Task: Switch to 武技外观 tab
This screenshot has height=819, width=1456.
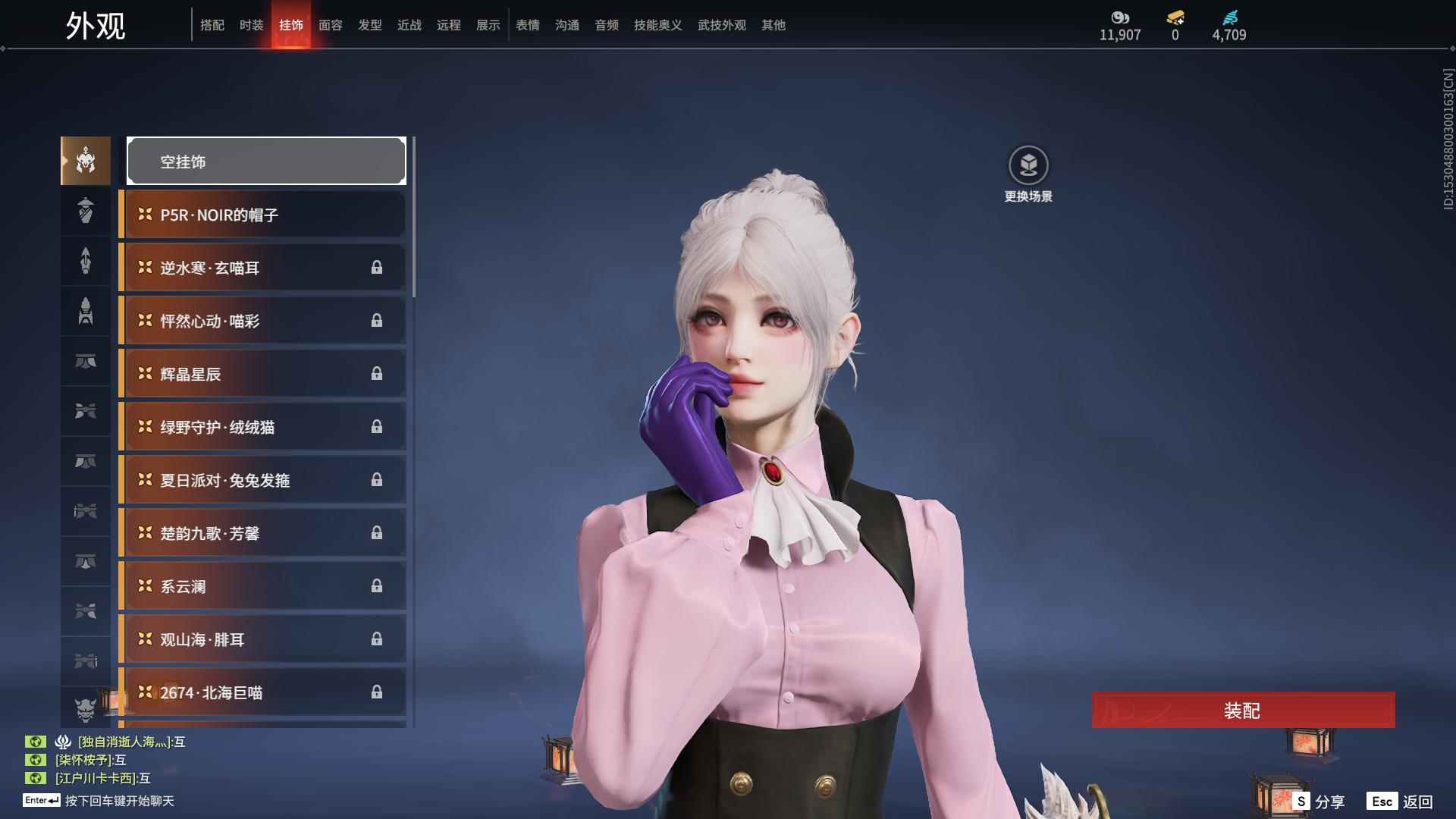Action: pyautogui.click(x=721, y=25)
